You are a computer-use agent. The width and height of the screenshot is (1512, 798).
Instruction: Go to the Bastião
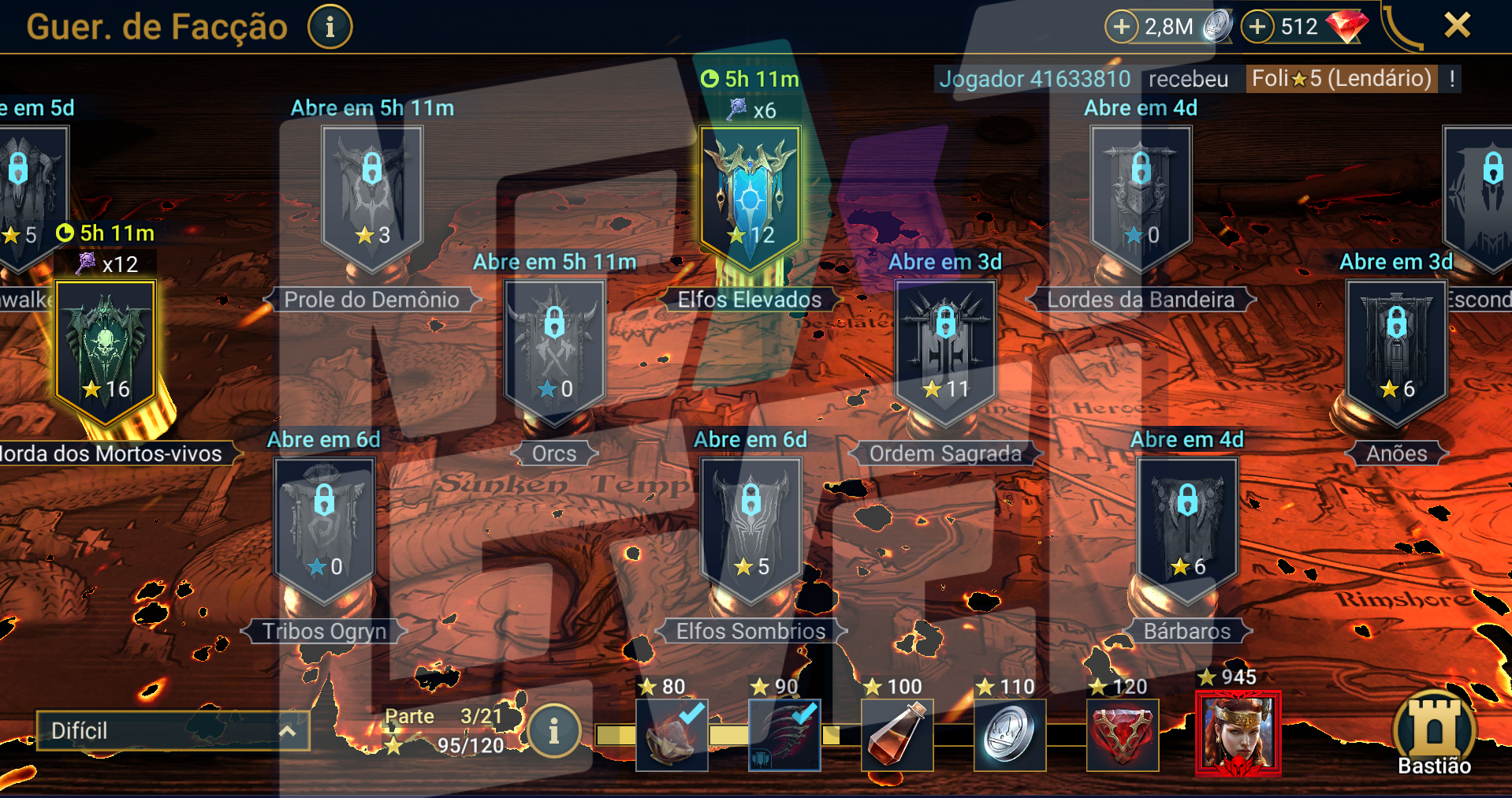tap(1434, 733)
